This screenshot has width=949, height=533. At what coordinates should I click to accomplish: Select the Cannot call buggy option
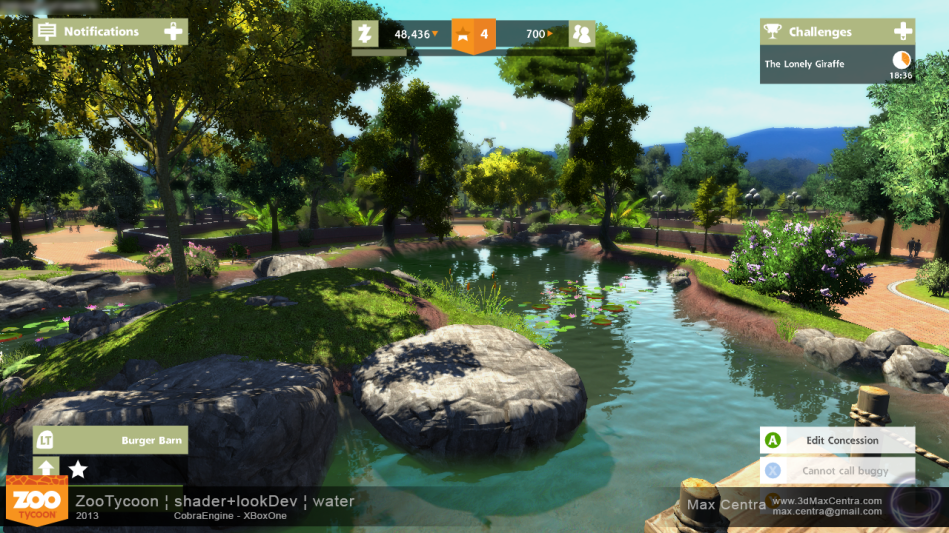coord(844,470)
